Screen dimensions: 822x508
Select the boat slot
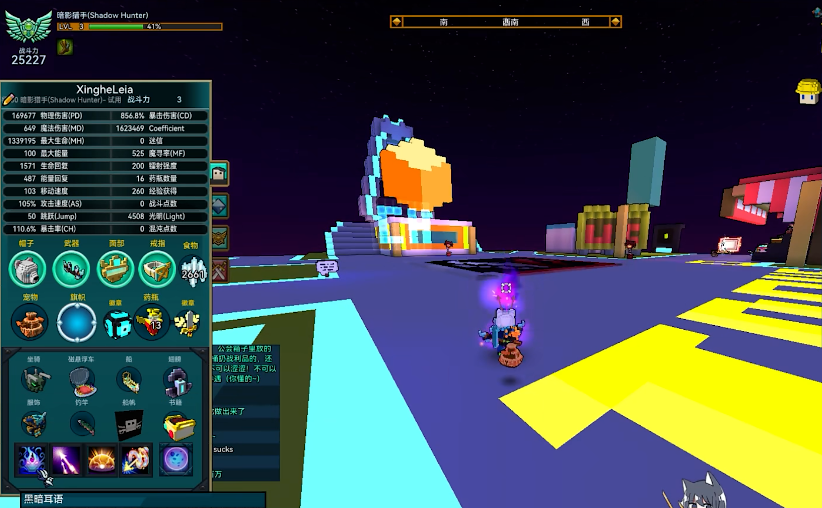tap(129, 381)
